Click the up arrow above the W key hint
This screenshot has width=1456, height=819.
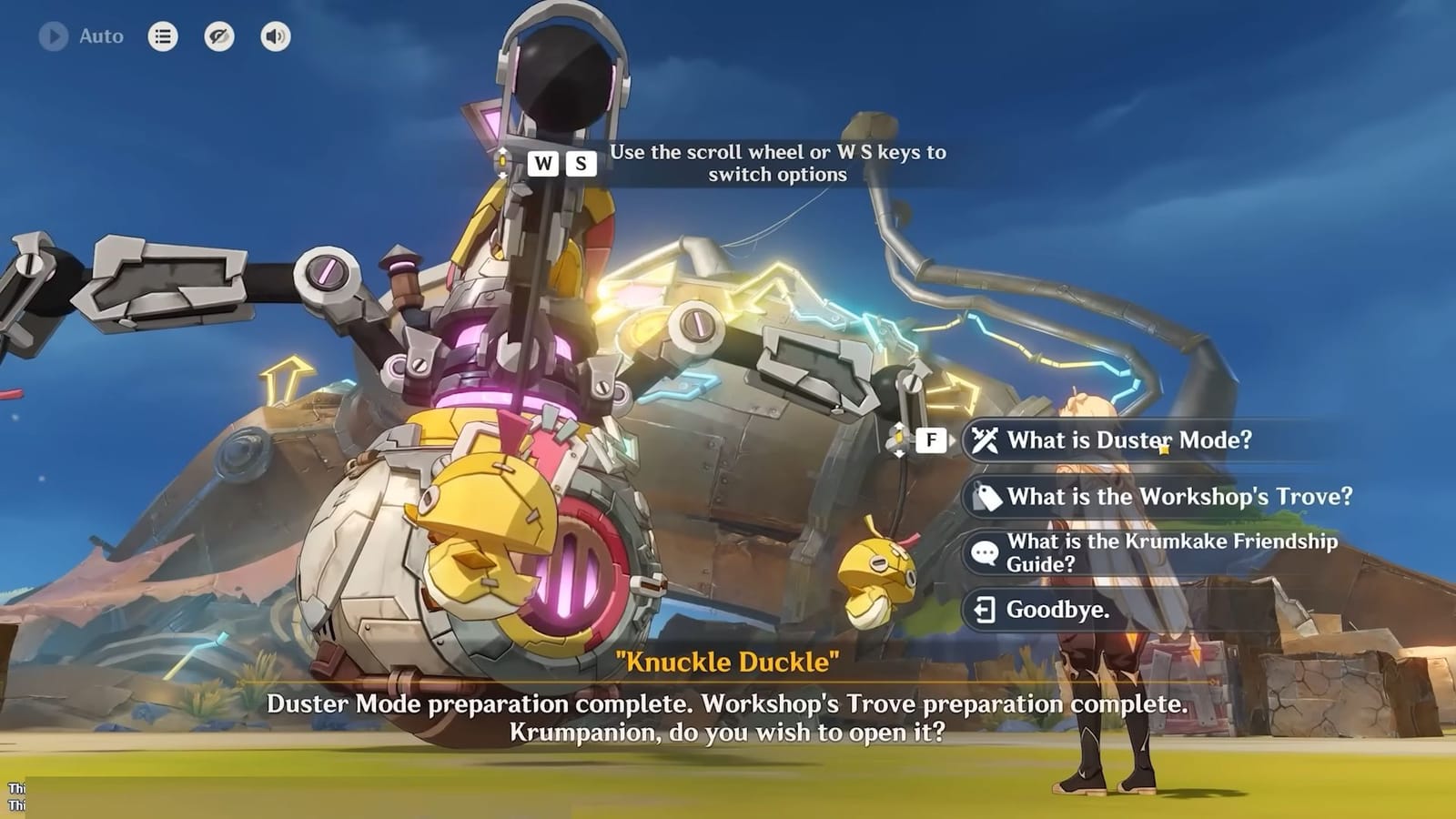[503, 151]
